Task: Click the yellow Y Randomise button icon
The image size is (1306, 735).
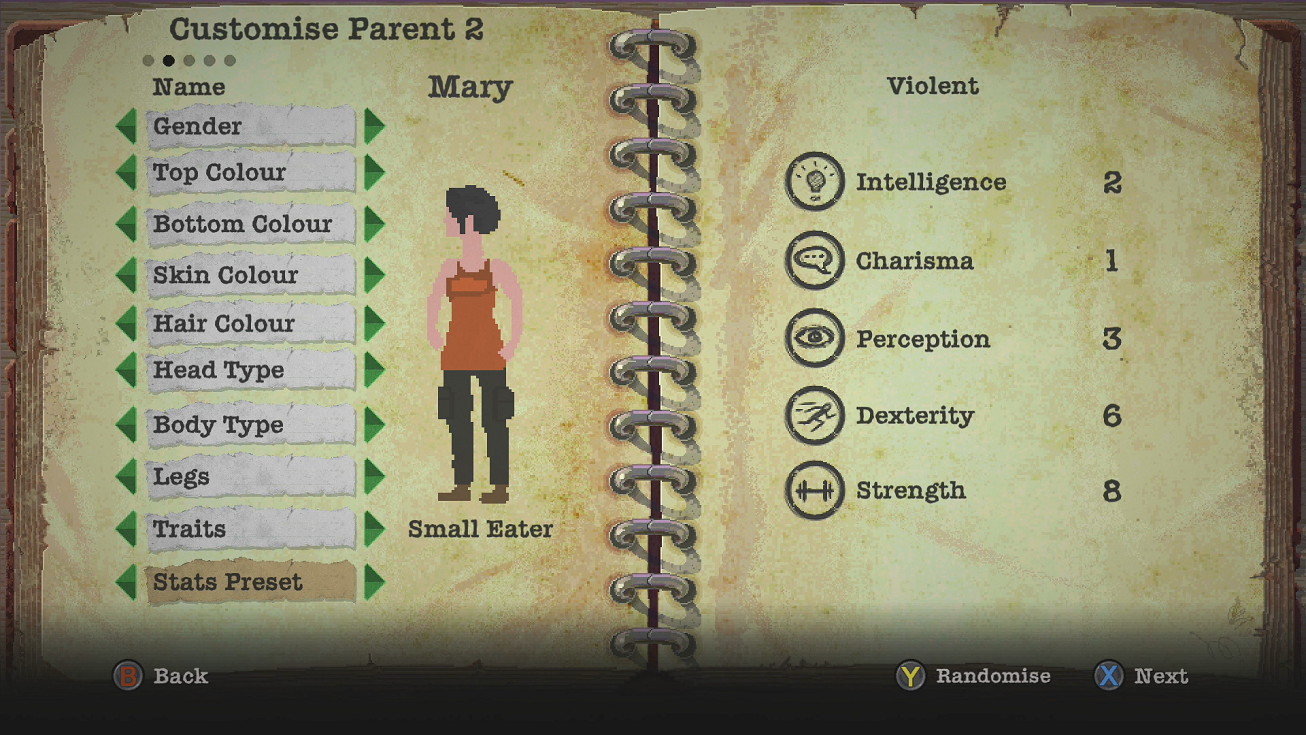Action: click(908, 677)
